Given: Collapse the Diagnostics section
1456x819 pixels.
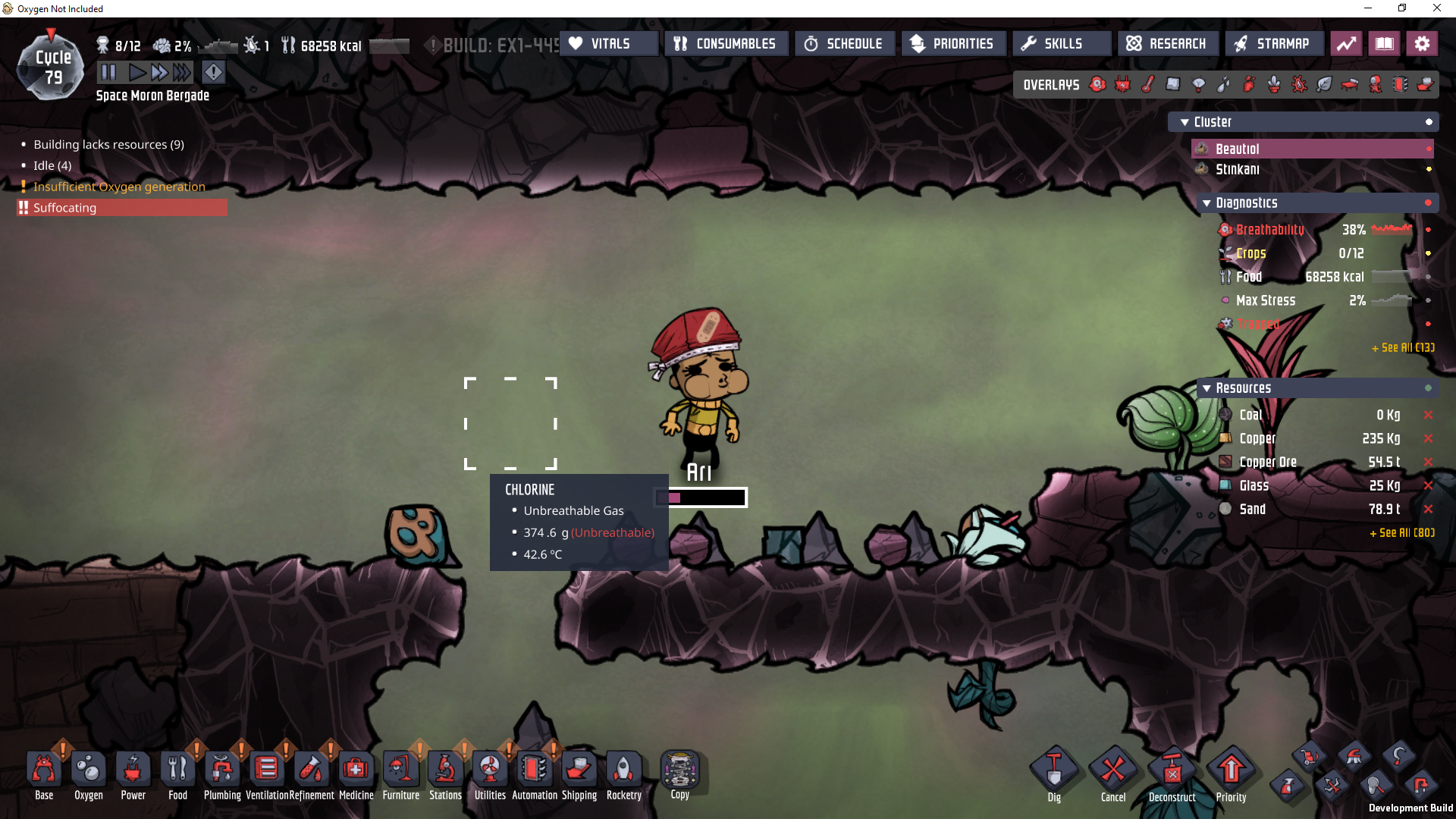Looking at the screenshot, I should 1207,203.
